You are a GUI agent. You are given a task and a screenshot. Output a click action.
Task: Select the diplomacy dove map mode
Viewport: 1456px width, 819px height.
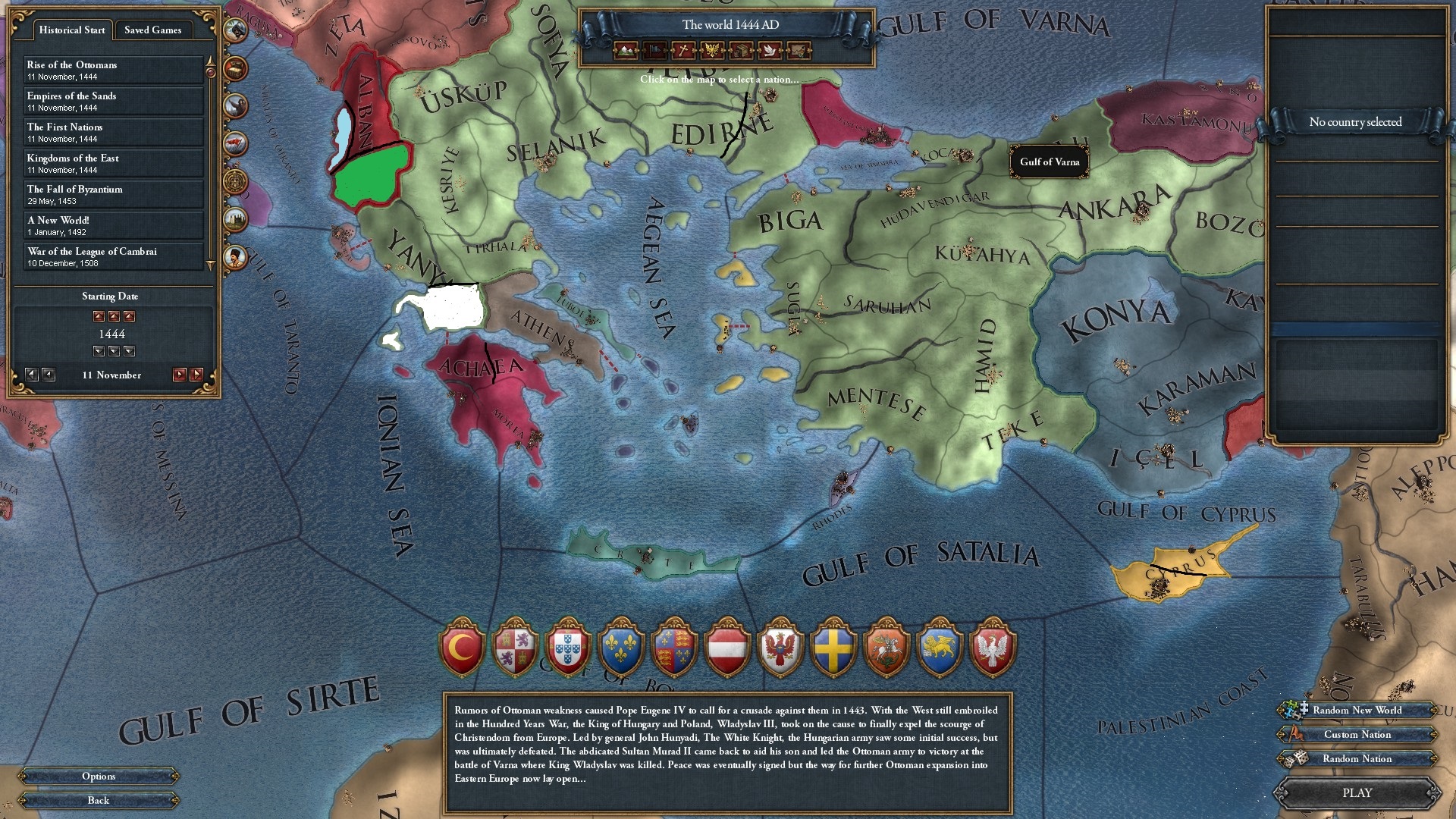tap(770, 51)
